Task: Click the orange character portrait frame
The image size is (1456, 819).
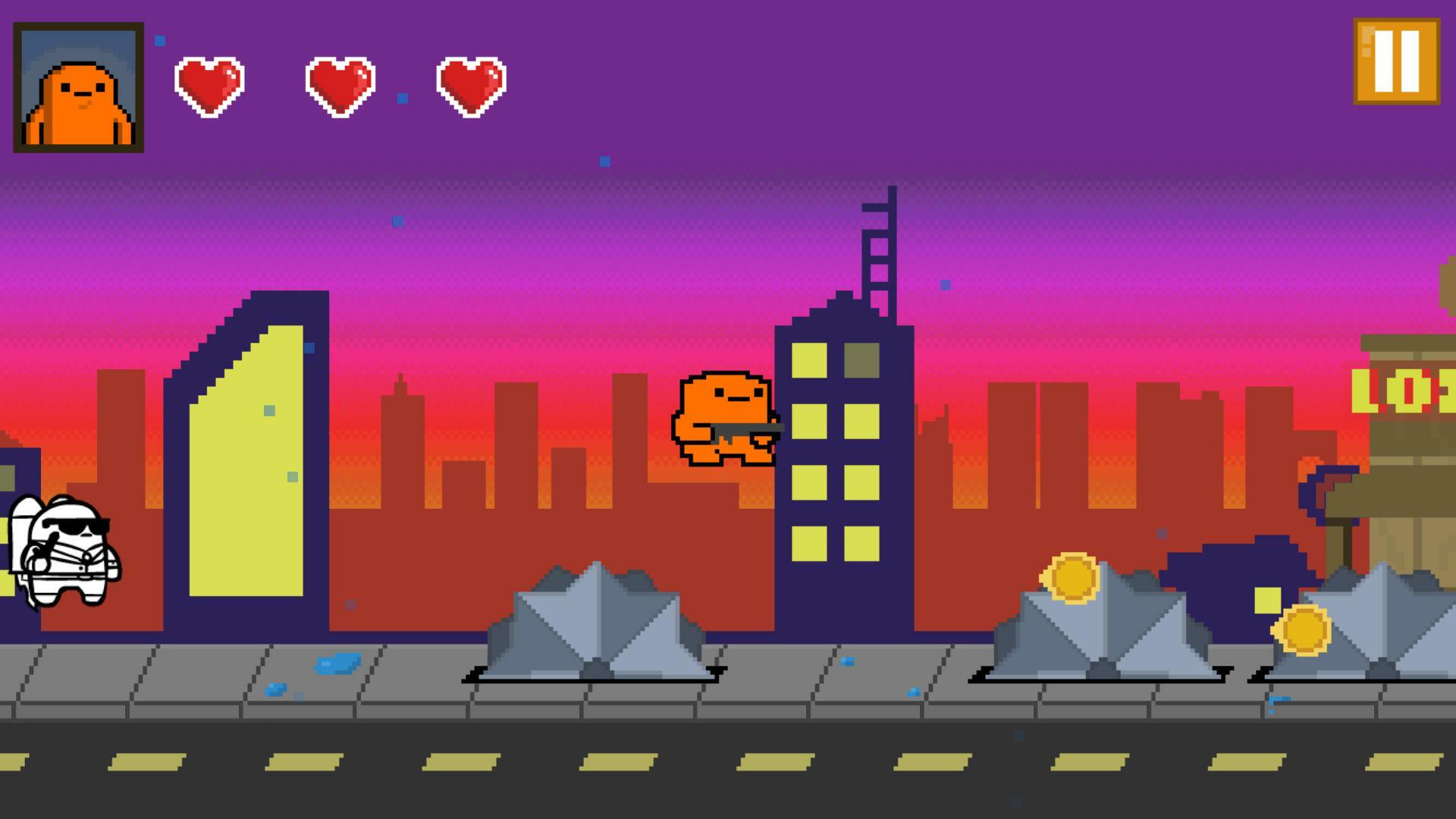Action: point(78,87)
